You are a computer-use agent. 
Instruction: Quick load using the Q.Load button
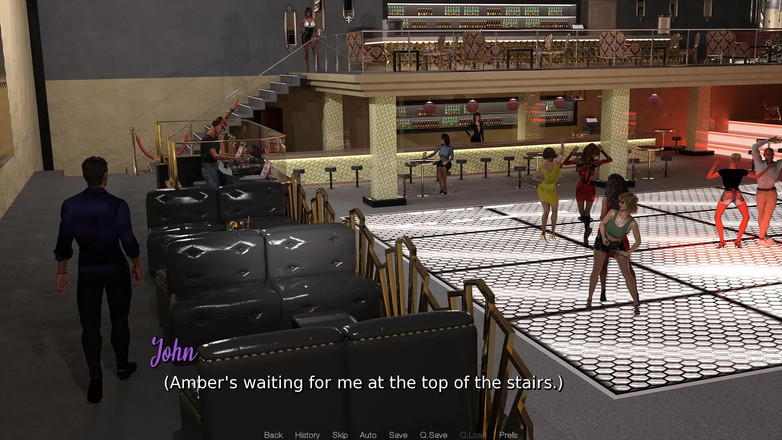pos(472,435)
